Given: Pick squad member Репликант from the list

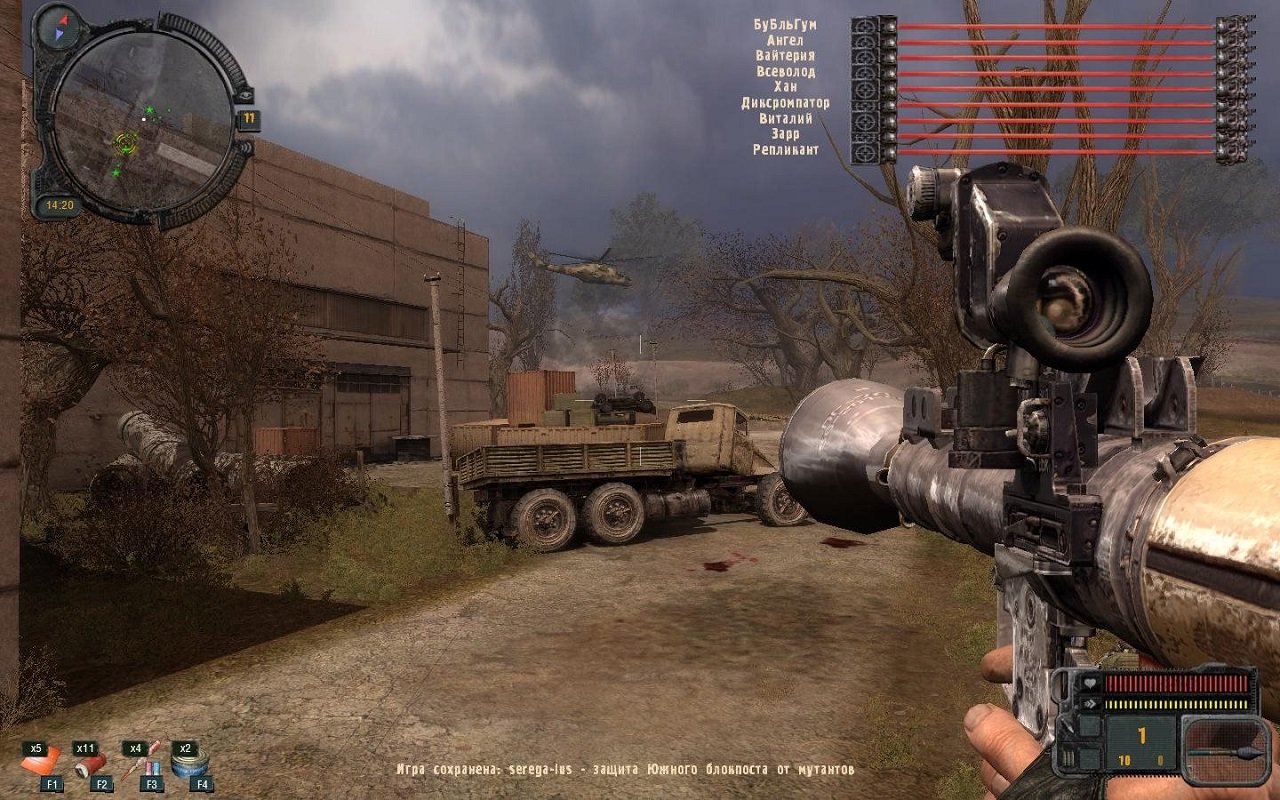Looking at the screenshot, I should pyautogui.click(x=785, y=150).
